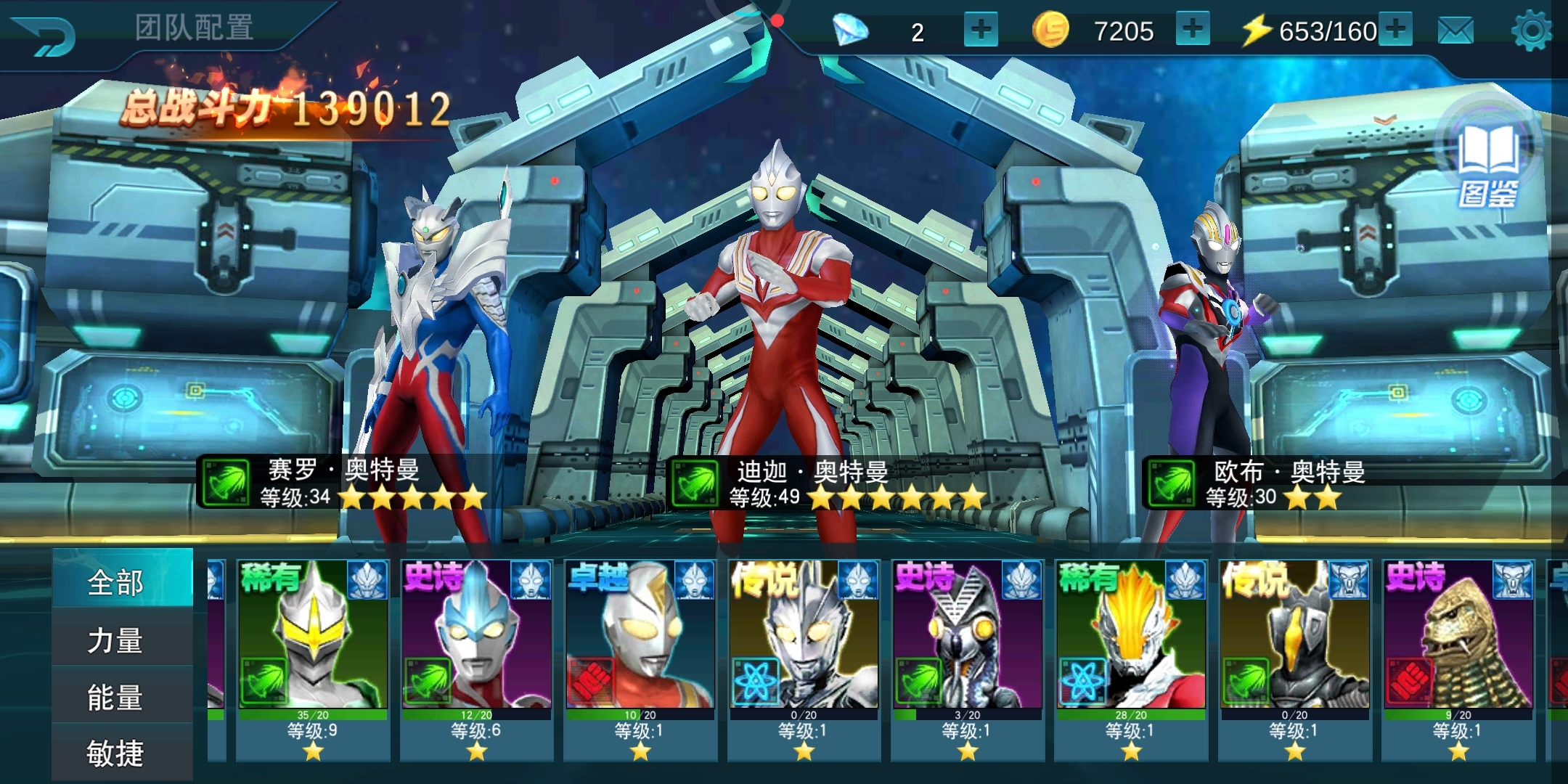Buy more gold coins with the plus button
Screen dimensions: 1568x784
click(1192, 30)
